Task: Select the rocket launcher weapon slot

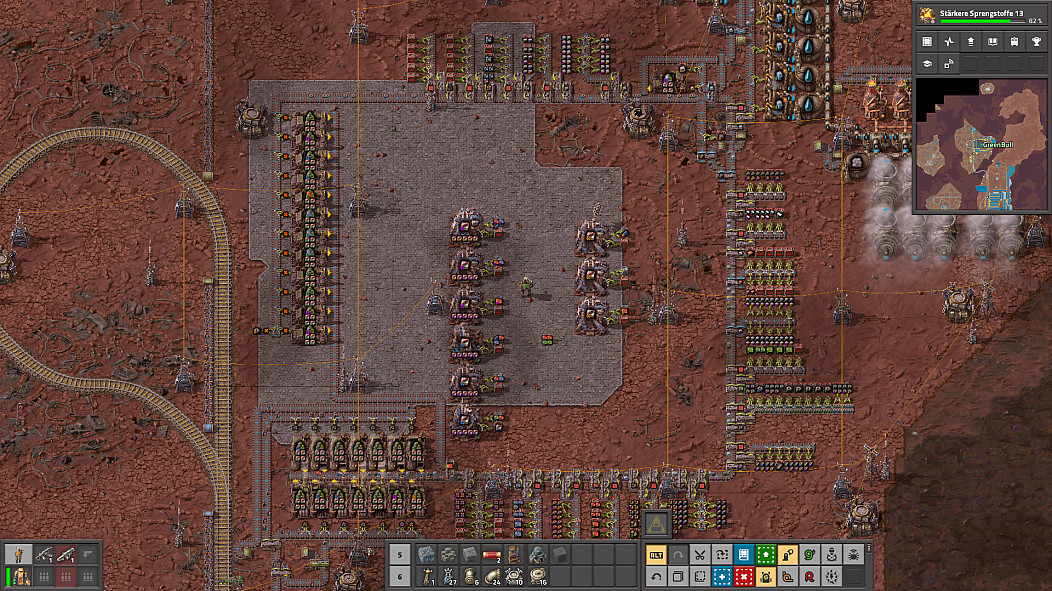Action: pos(66,554)
